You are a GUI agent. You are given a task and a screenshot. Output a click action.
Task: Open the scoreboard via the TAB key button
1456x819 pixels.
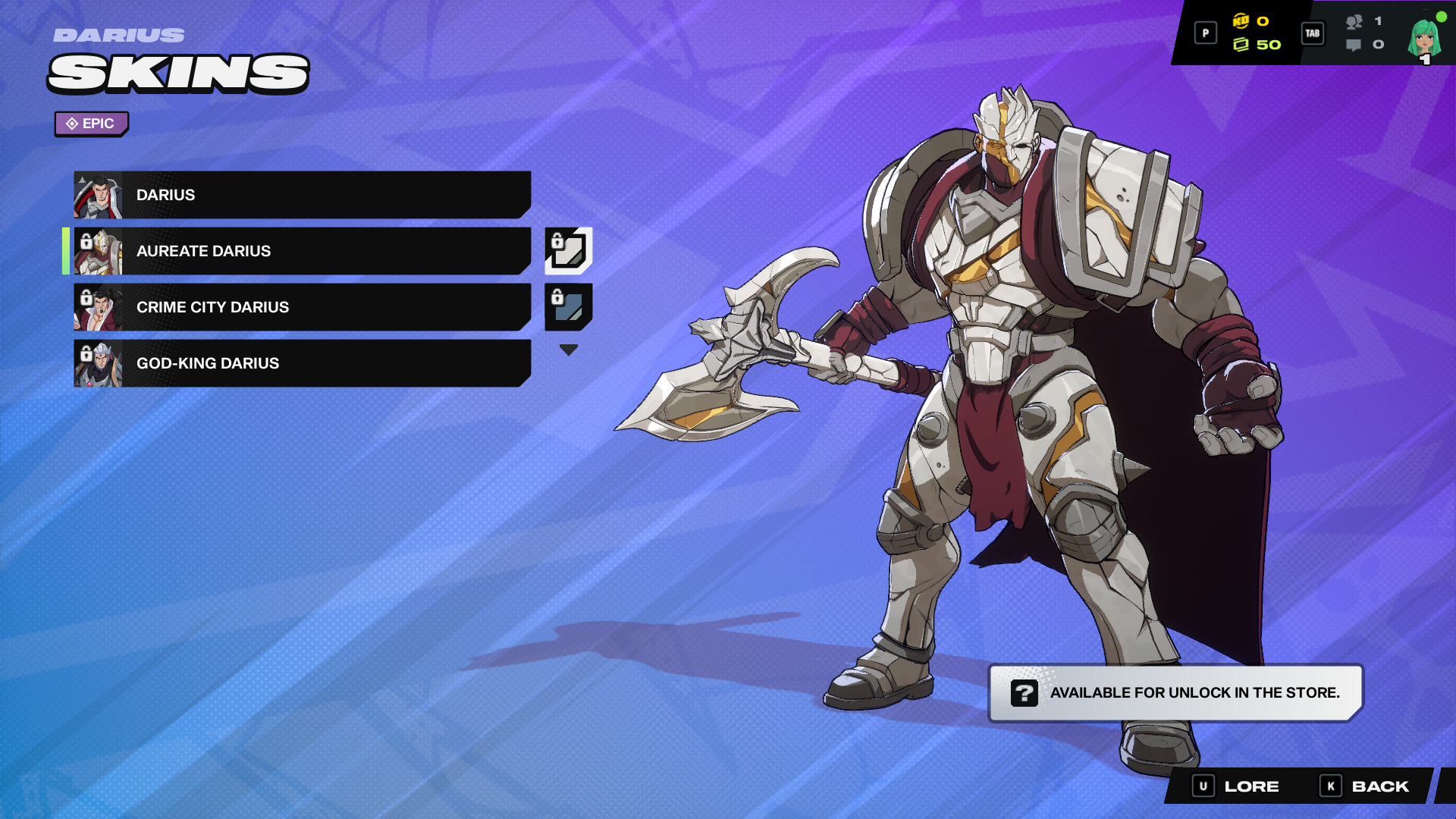tap(1313, 33)
